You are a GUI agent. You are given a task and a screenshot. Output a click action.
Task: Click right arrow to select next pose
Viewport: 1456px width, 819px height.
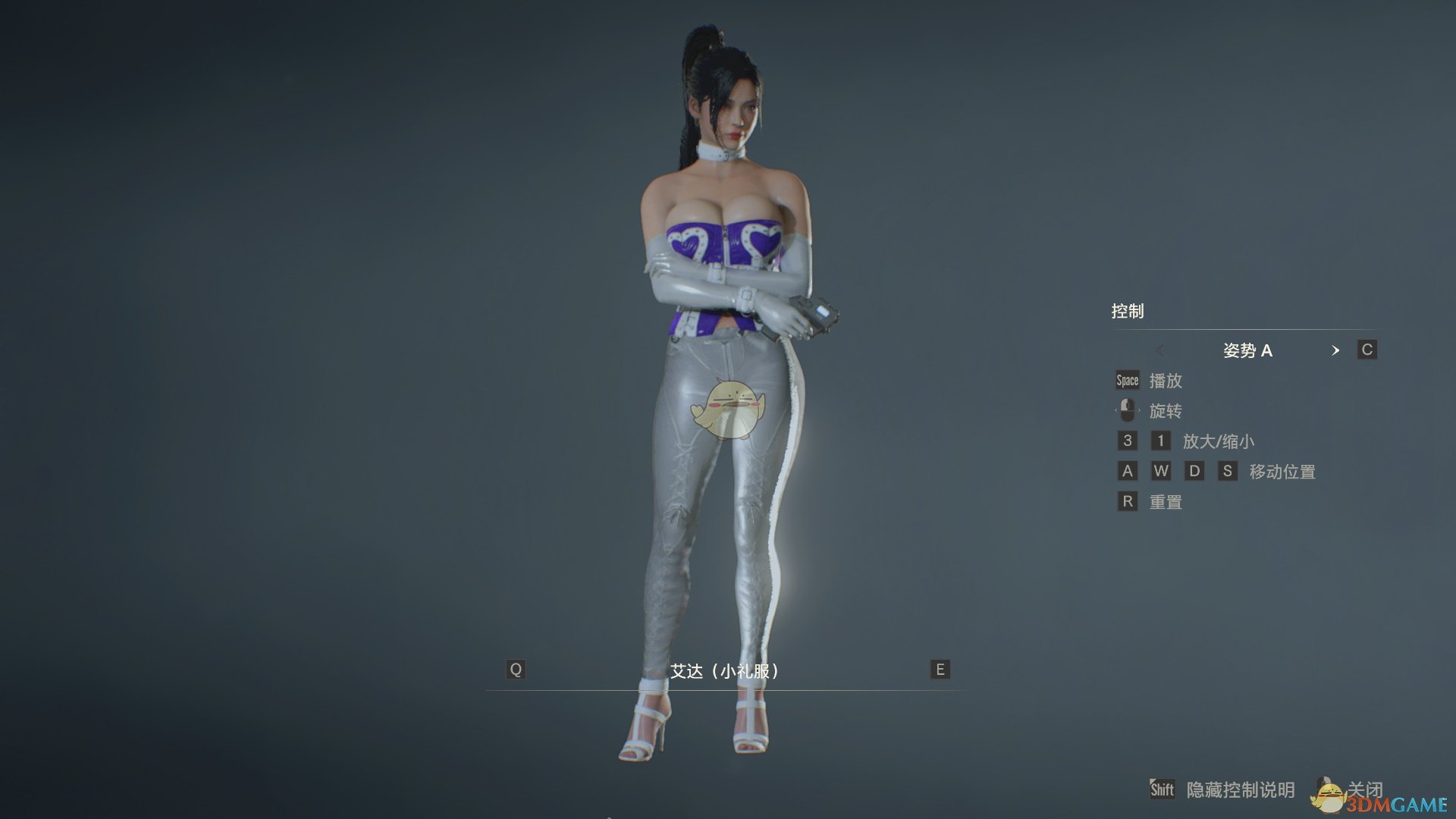point(1335,350)
